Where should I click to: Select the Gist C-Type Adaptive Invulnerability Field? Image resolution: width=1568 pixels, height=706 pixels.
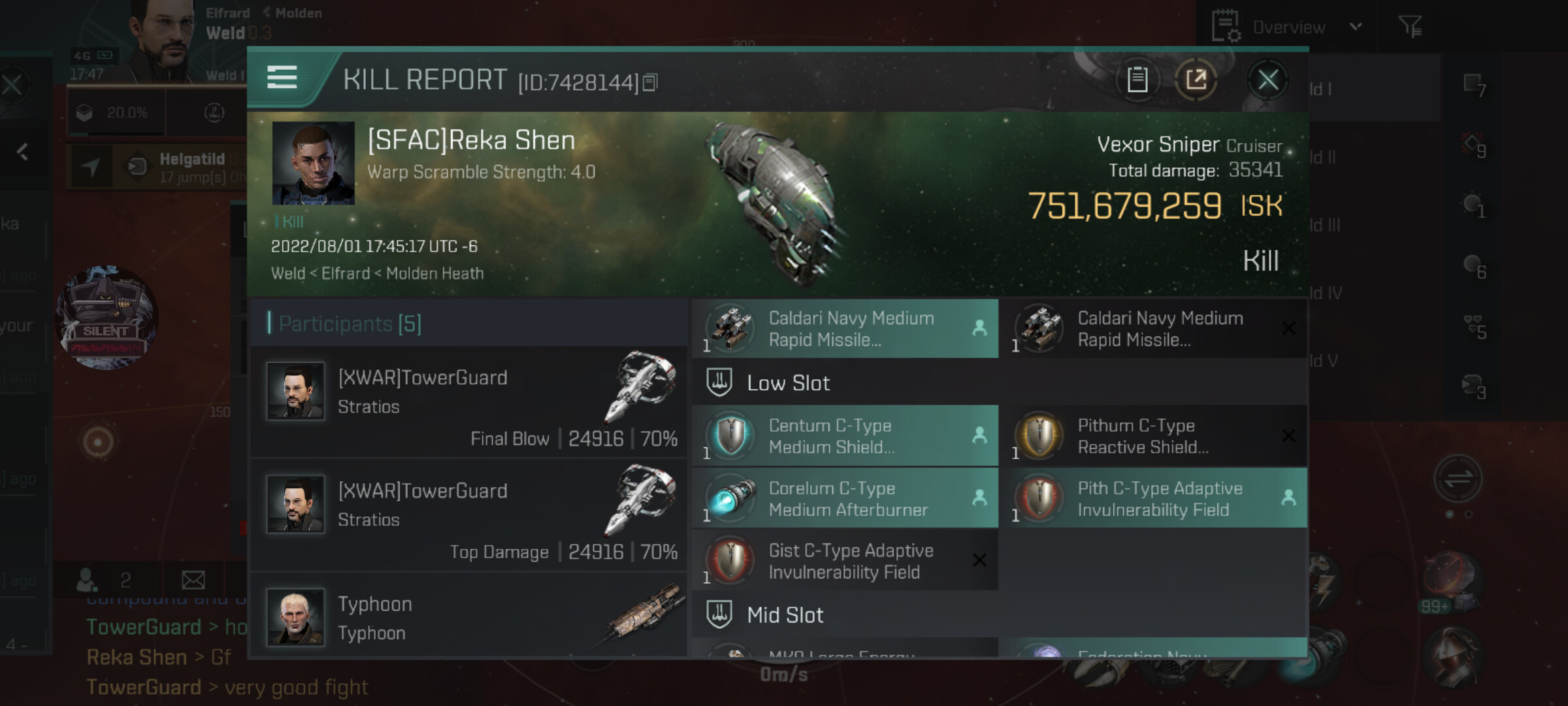(845, 561)
